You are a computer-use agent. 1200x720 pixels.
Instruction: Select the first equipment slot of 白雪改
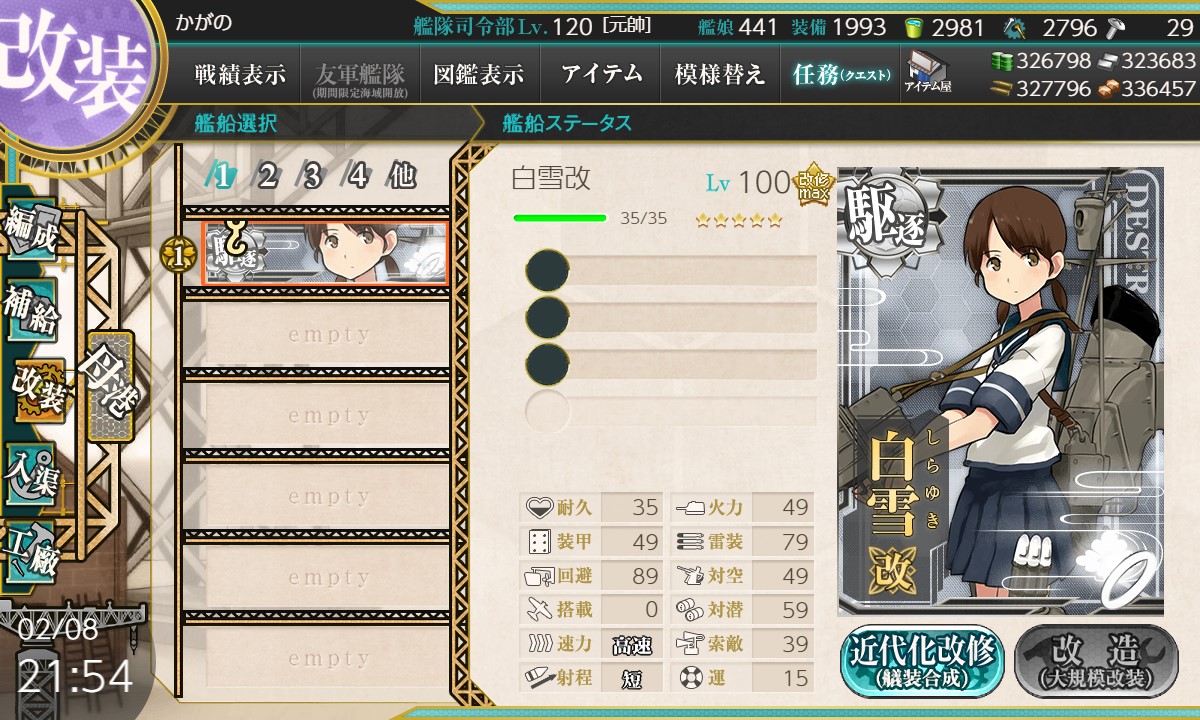670,271
